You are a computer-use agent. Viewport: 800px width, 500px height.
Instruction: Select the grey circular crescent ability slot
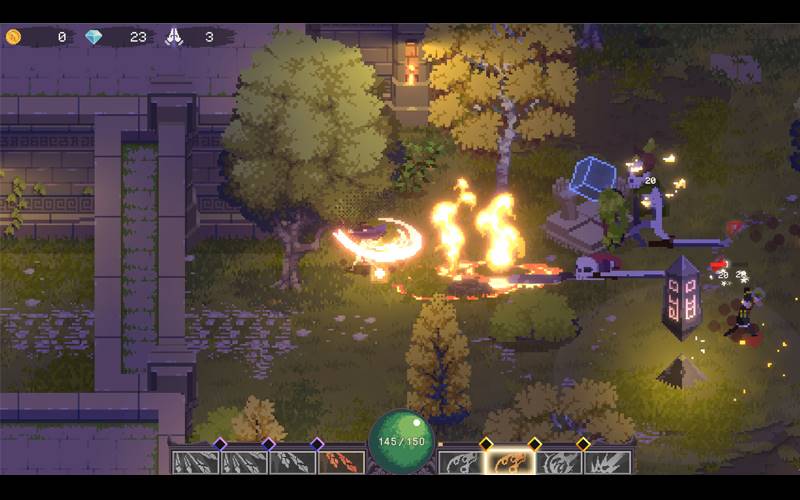click(558, 463)
